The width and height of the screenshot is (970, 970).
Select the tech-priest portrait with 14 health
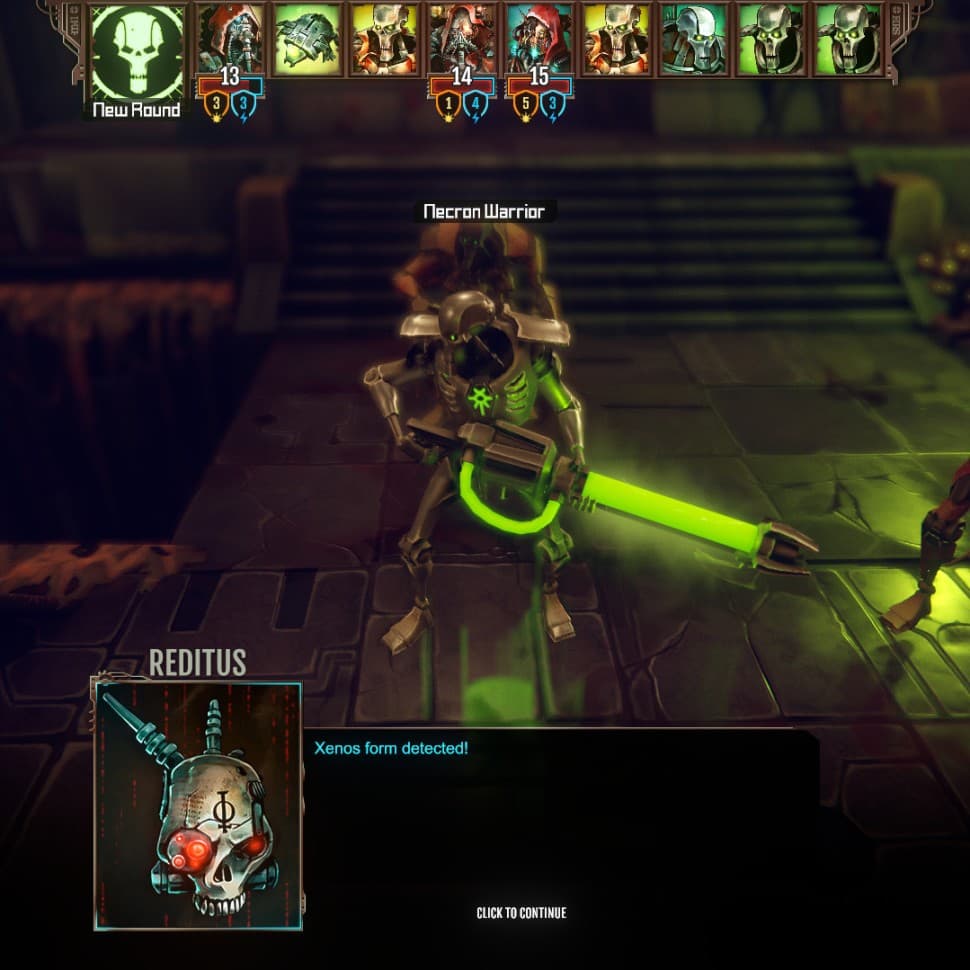click(462, 40)
